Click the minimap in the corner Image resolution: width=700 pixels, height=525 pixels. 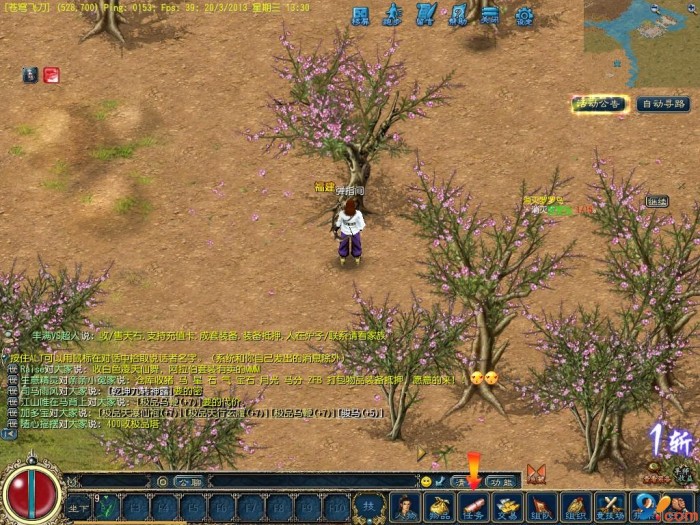(640, 42)
